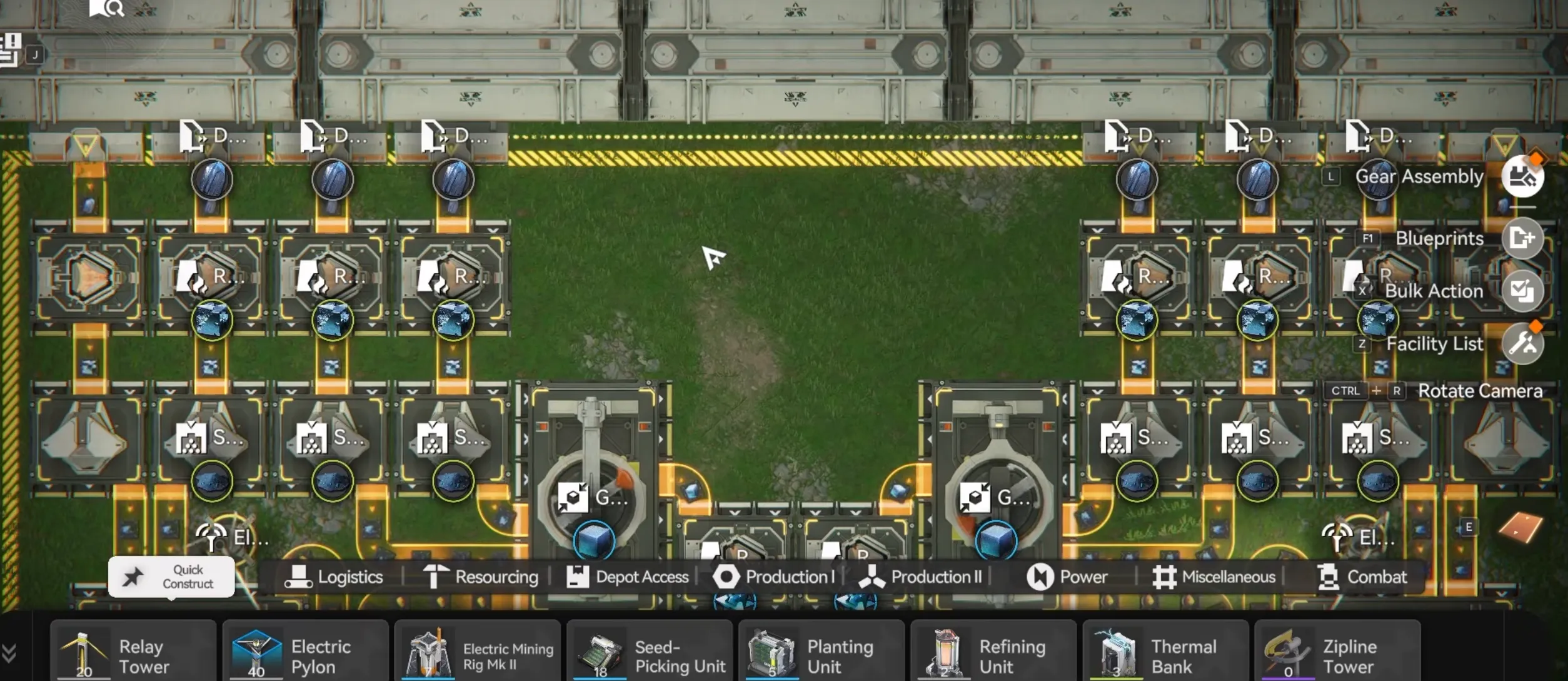Switch to the Logistics tab
This screenshot has height=681, width=1568.
pos(336,577)
